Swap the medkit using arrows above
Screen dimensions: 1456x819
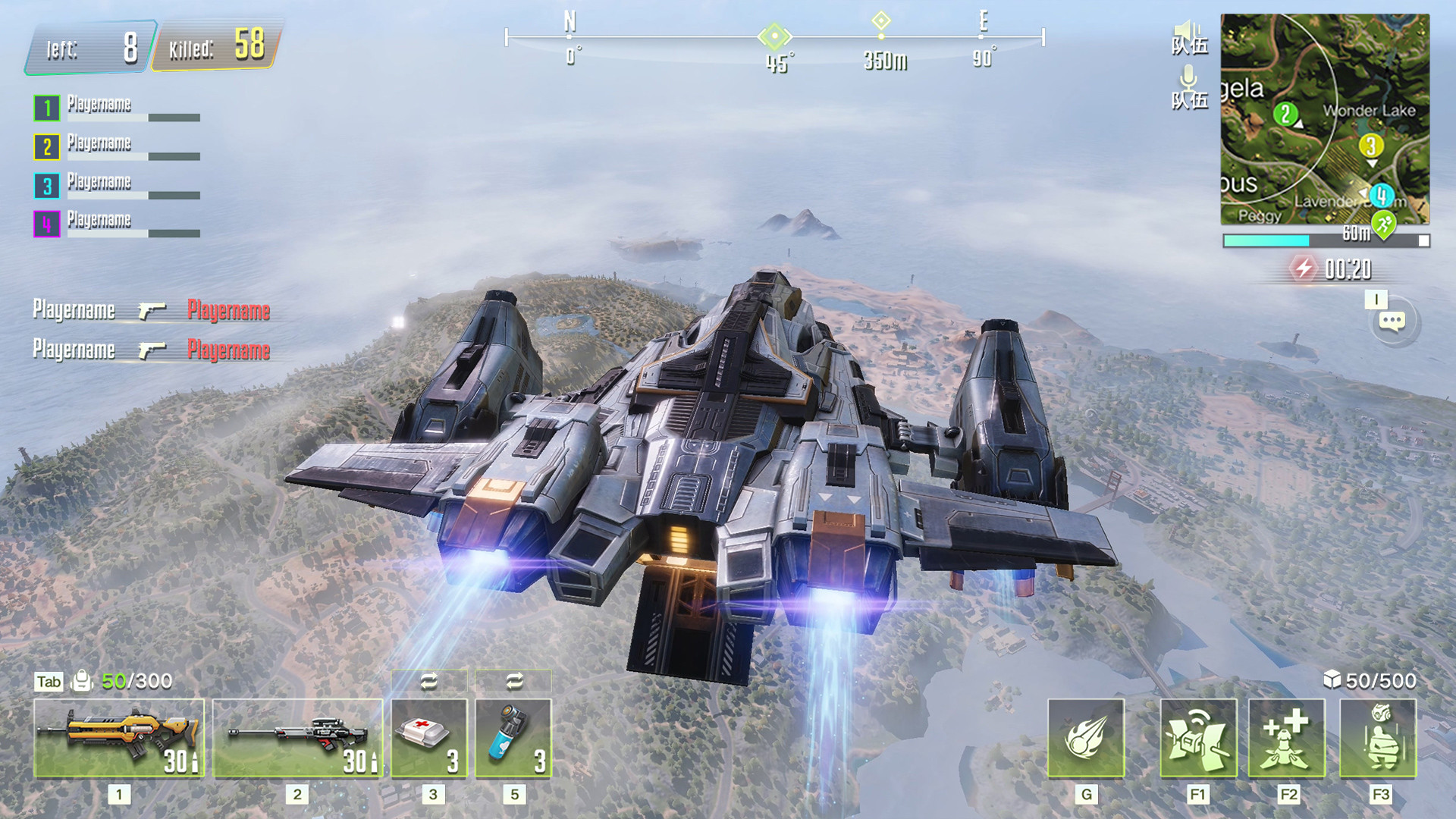[429, 681]
